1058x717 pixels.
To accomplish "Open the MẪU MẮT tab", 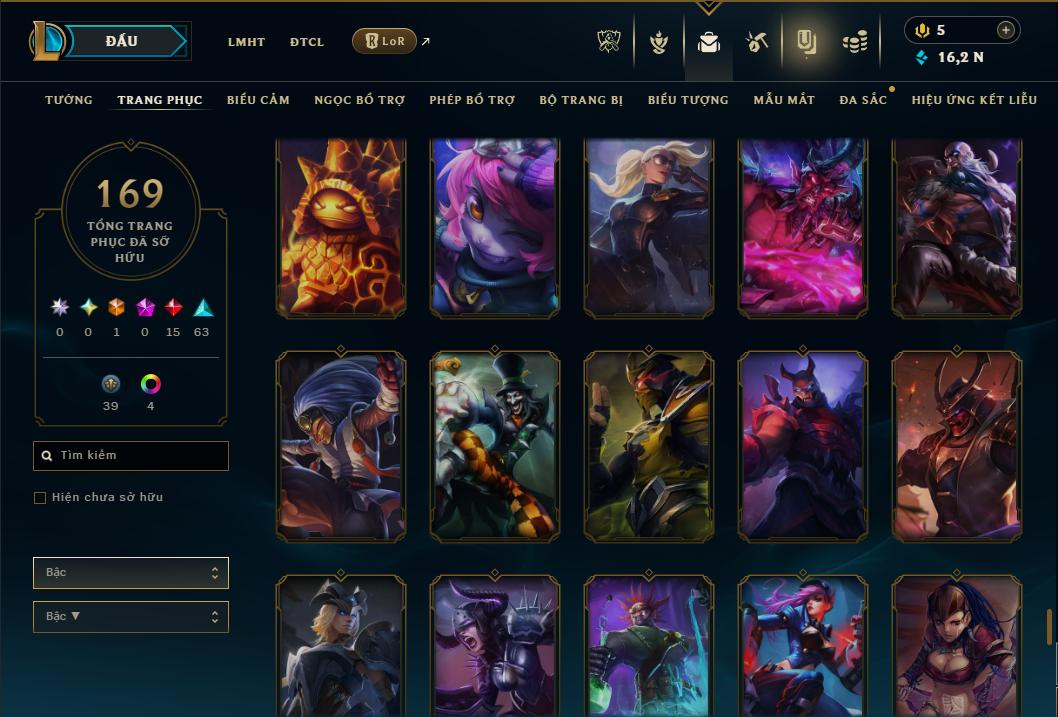I will (784, 100).
